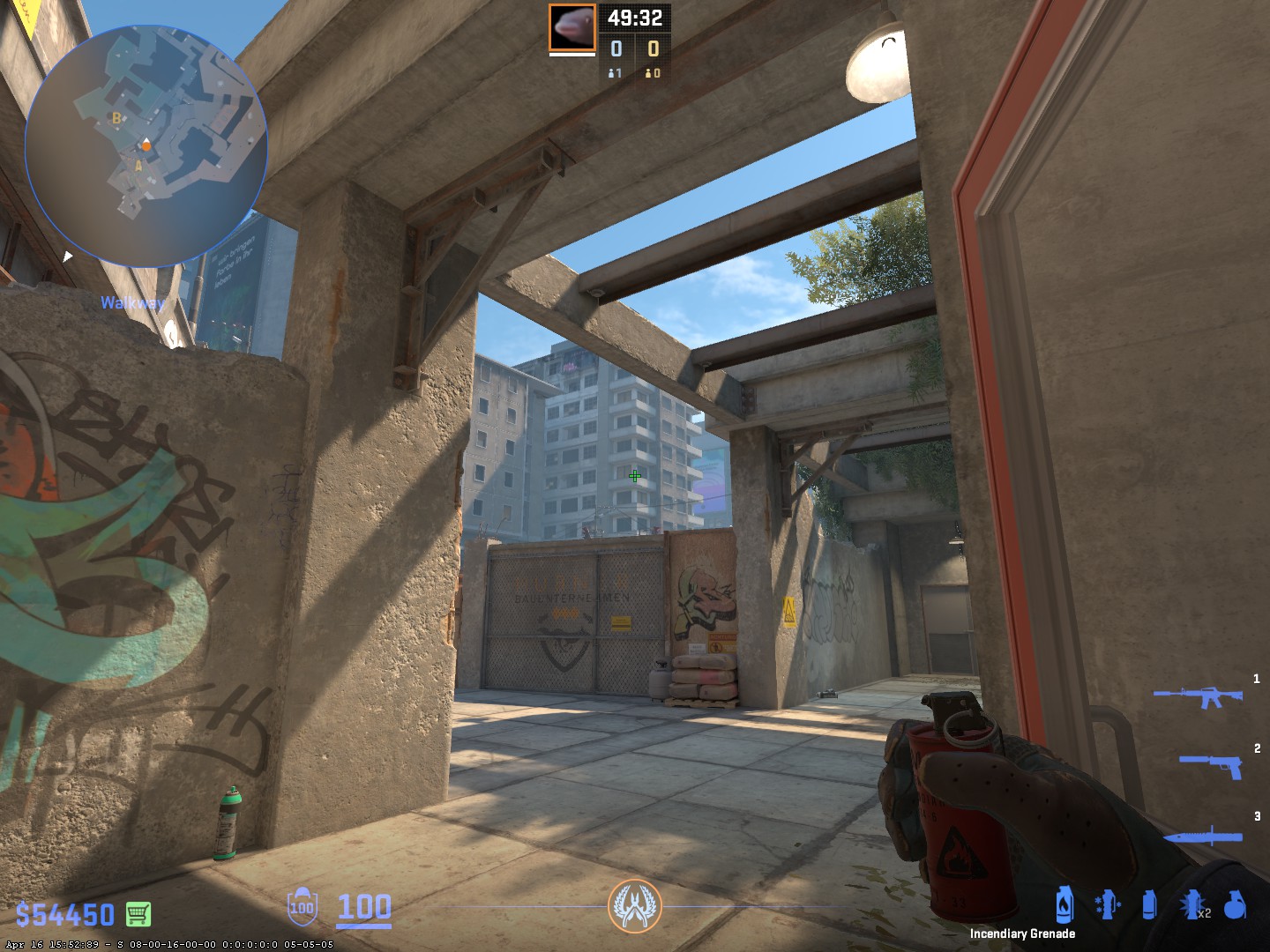Select the round HE grenade icon
This screenshot has width=1270, height=952.
click(1235, 904)
